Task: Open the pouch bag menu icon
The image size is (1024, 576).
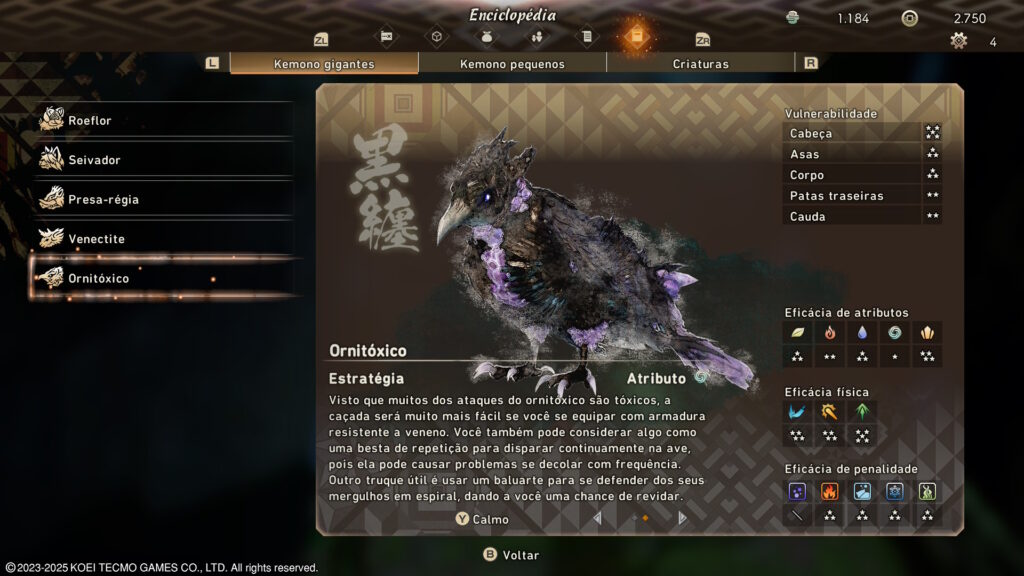Action: 487,38
